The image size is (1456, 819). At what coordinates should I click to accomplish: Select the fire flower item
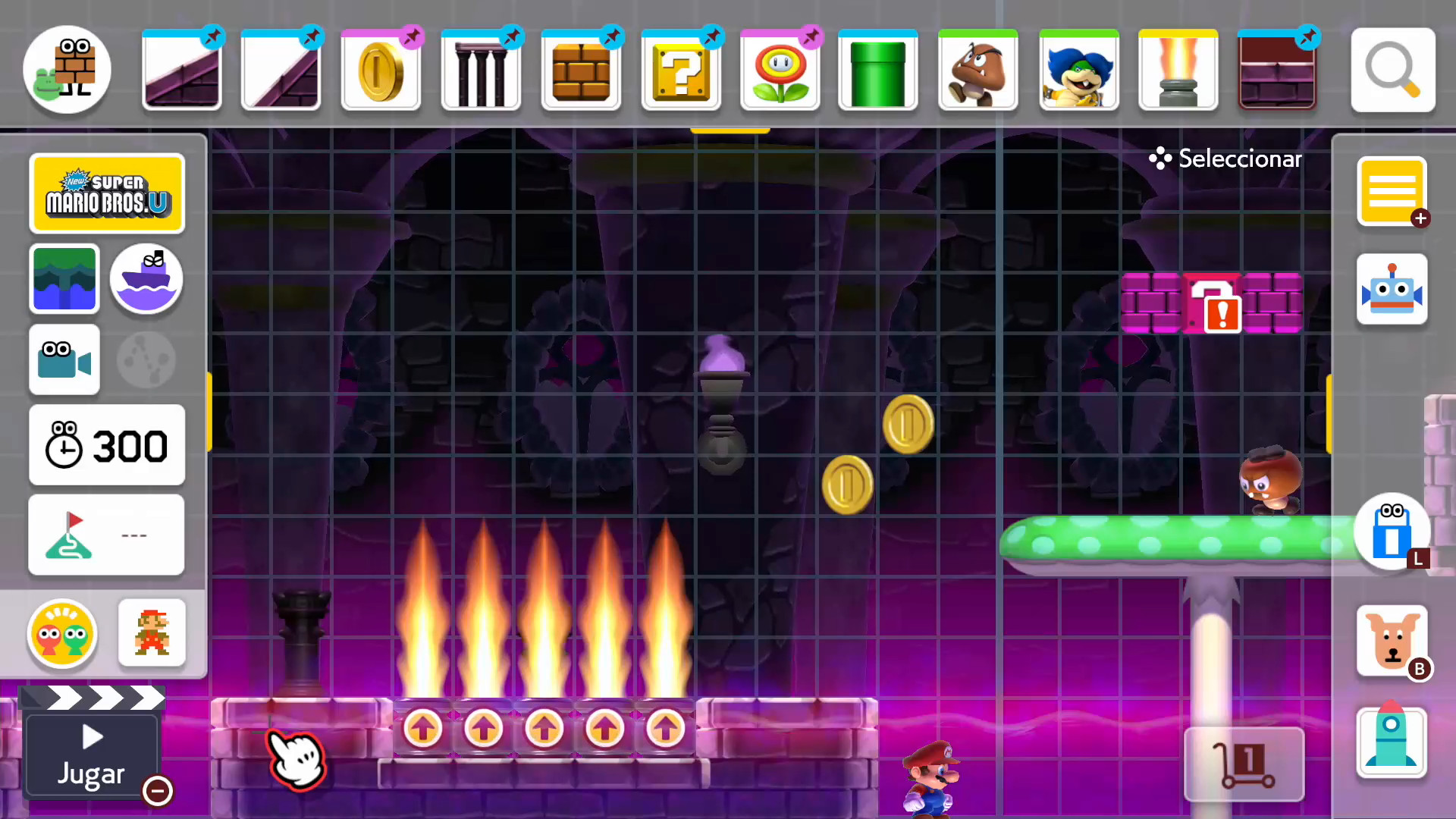pos(780,69)
